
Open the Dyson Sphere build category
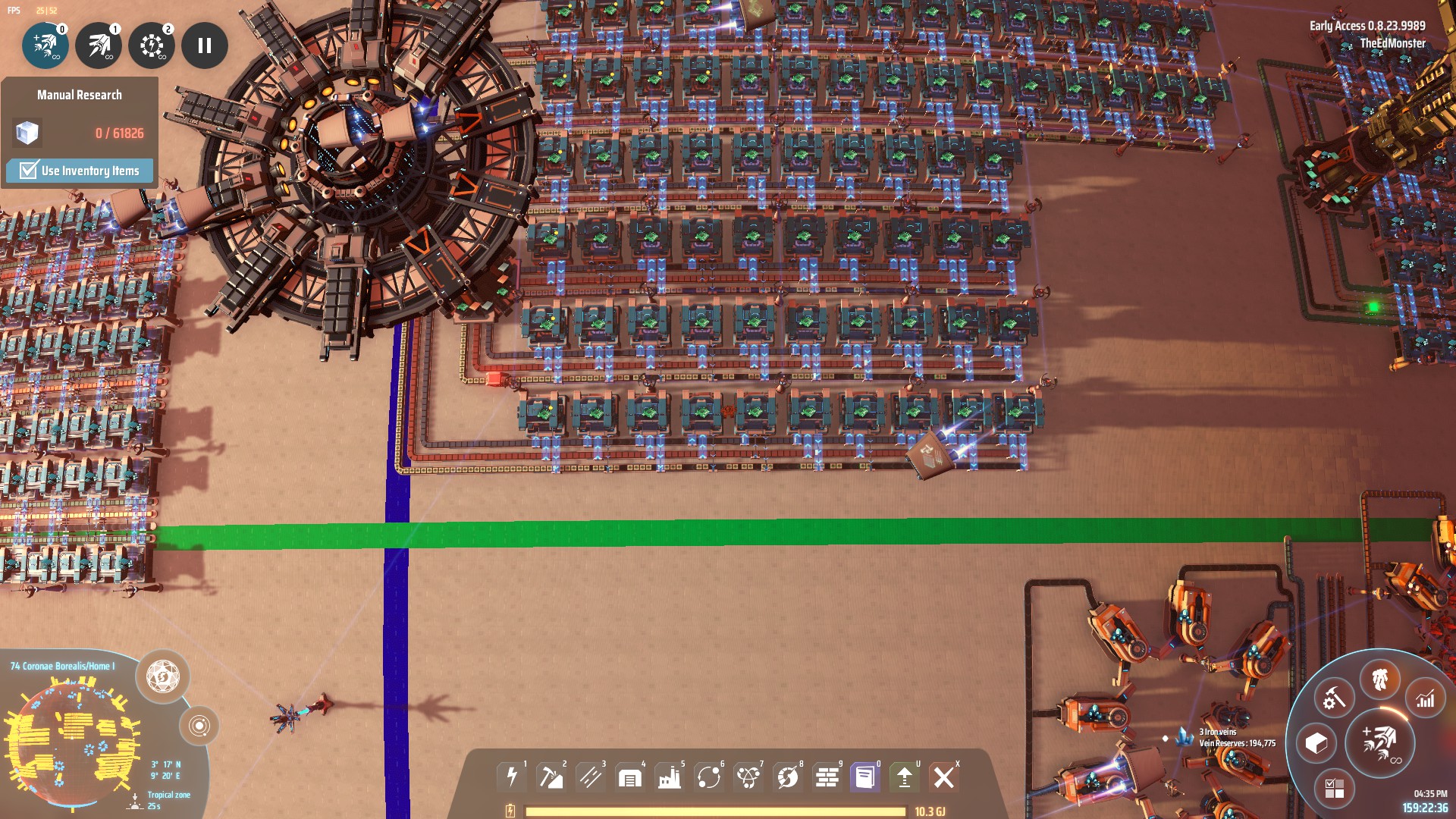coord(789,776)
